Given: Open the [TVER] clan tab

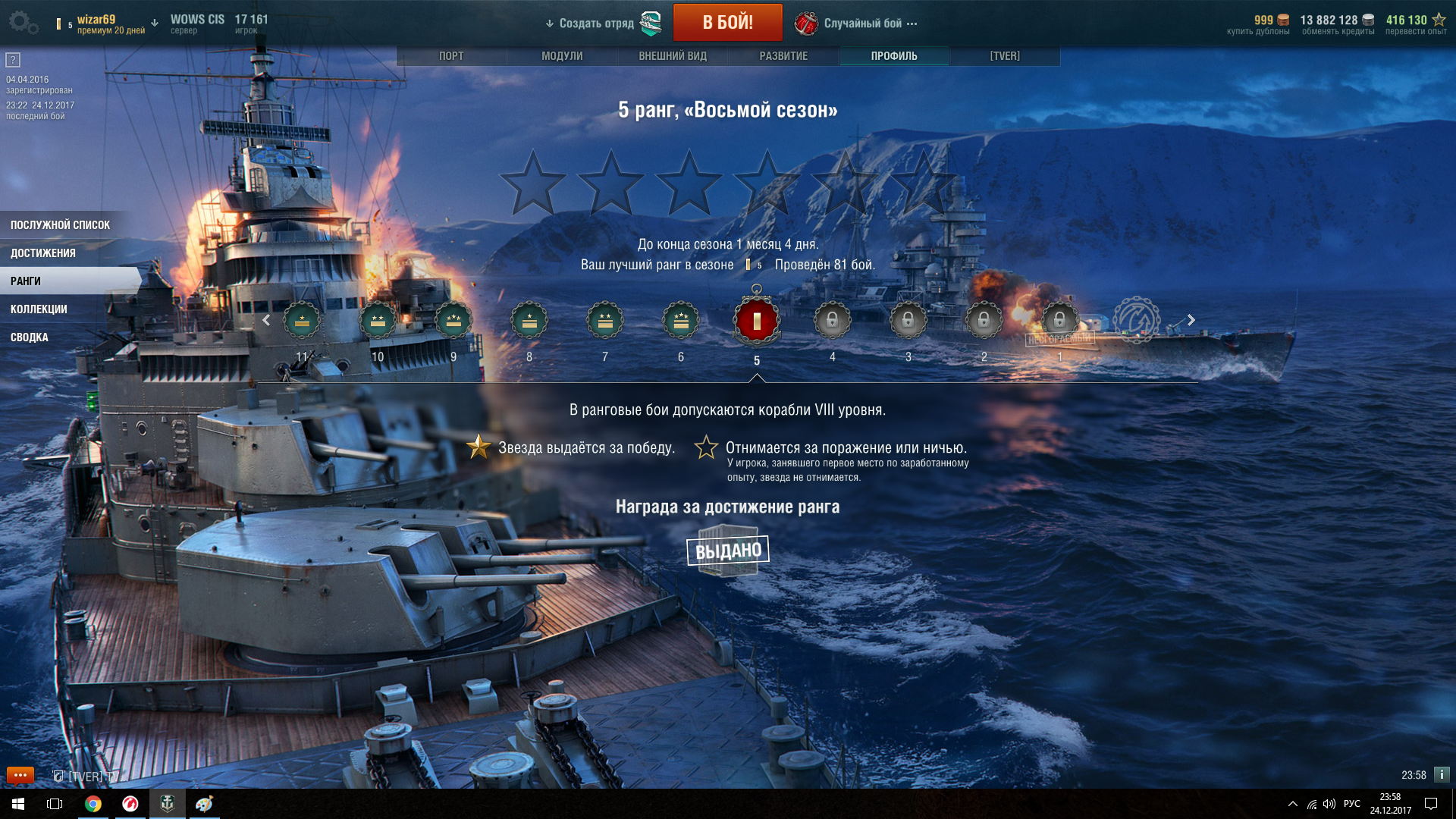Looking at the screenshot, I should click(x=1005, y=56).
